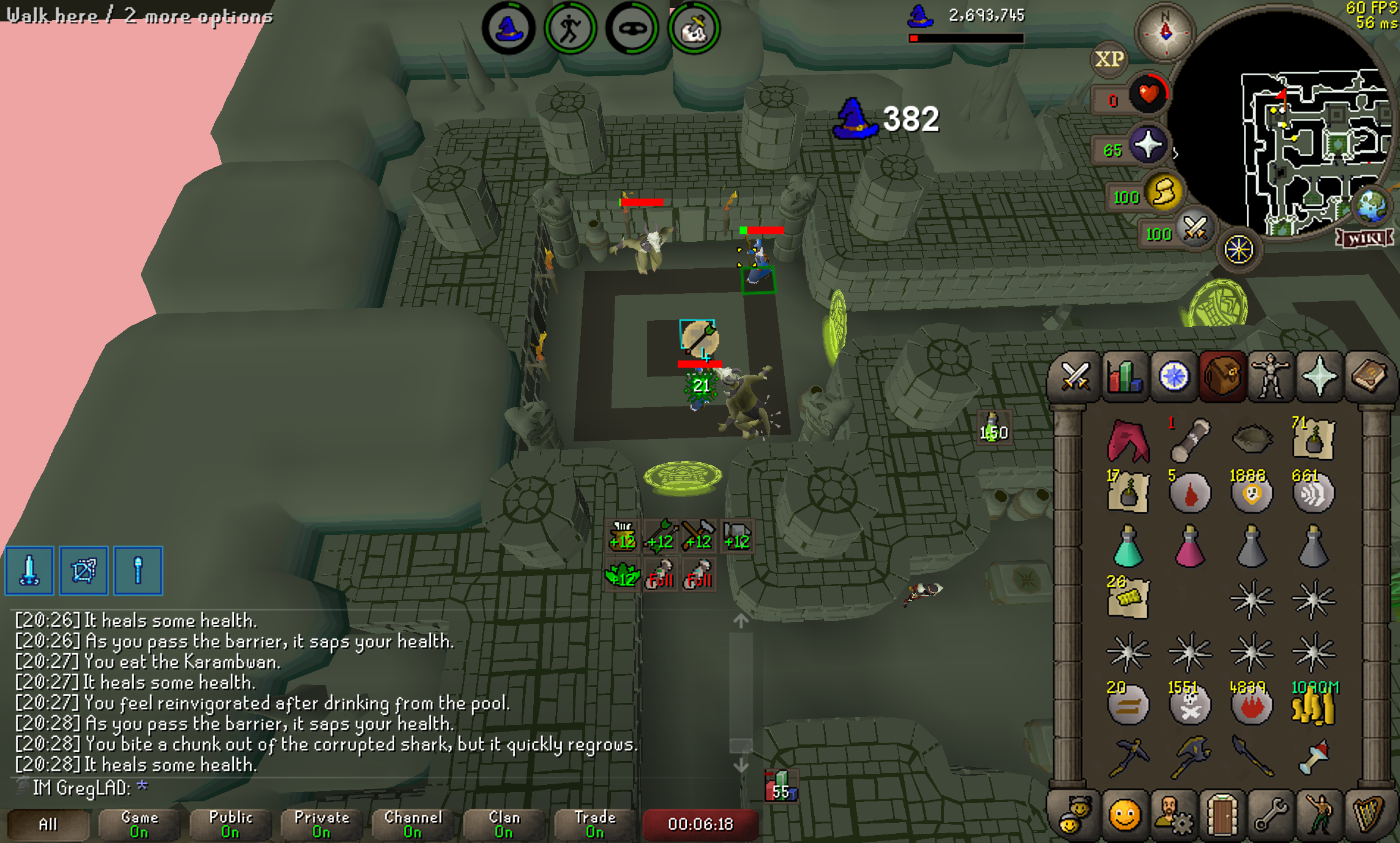Click the Logout door icon
1400x843 pixels.
pos(1222,816)
